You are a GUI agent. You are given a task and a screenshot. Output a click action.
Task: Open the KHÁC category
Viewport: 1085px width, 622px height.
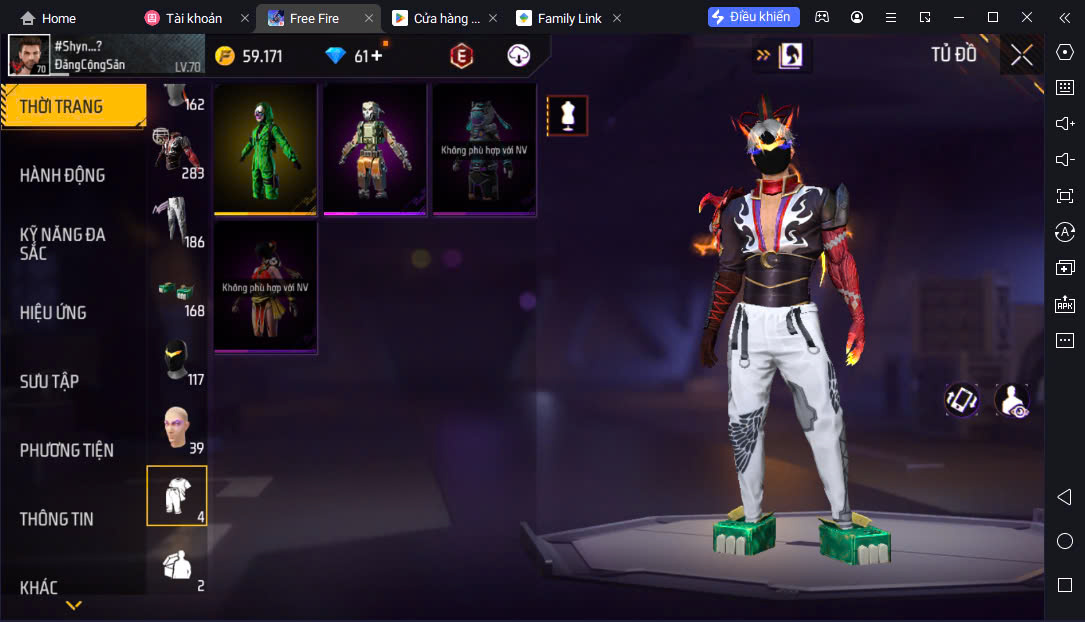(x=39, y=587)
